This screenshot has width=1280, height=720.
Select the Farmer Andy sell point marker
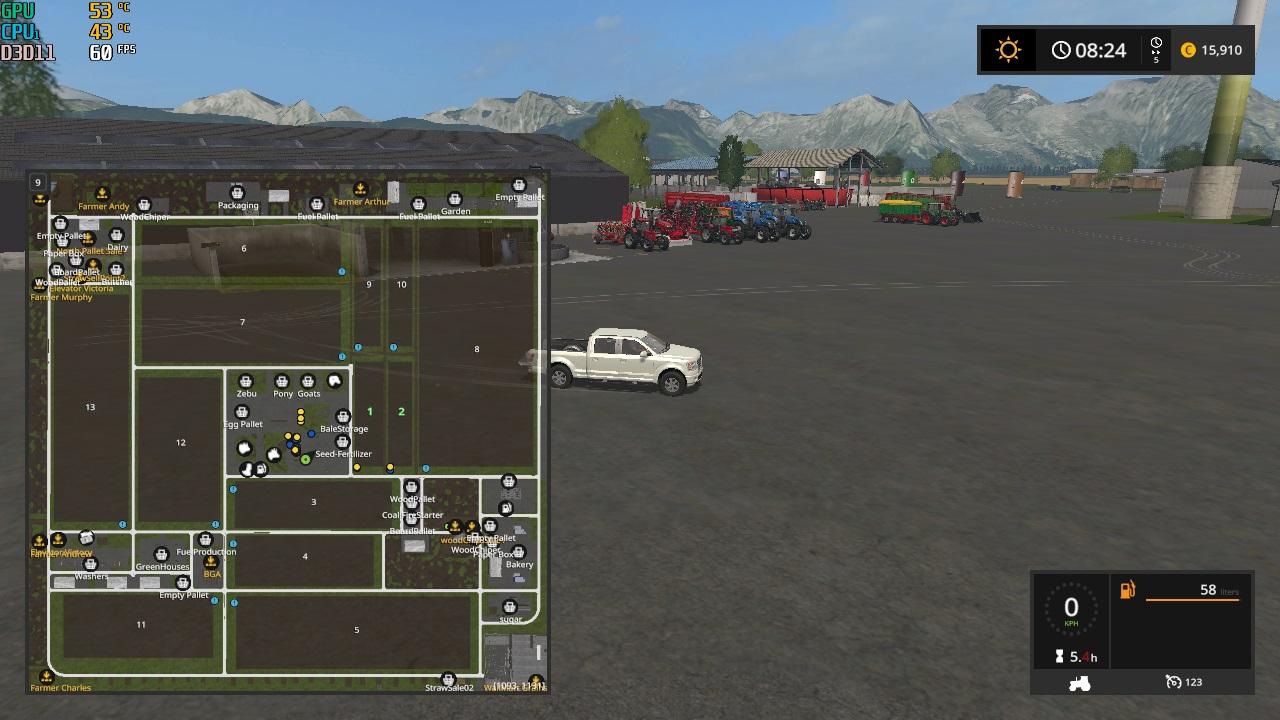coord(102,194)
